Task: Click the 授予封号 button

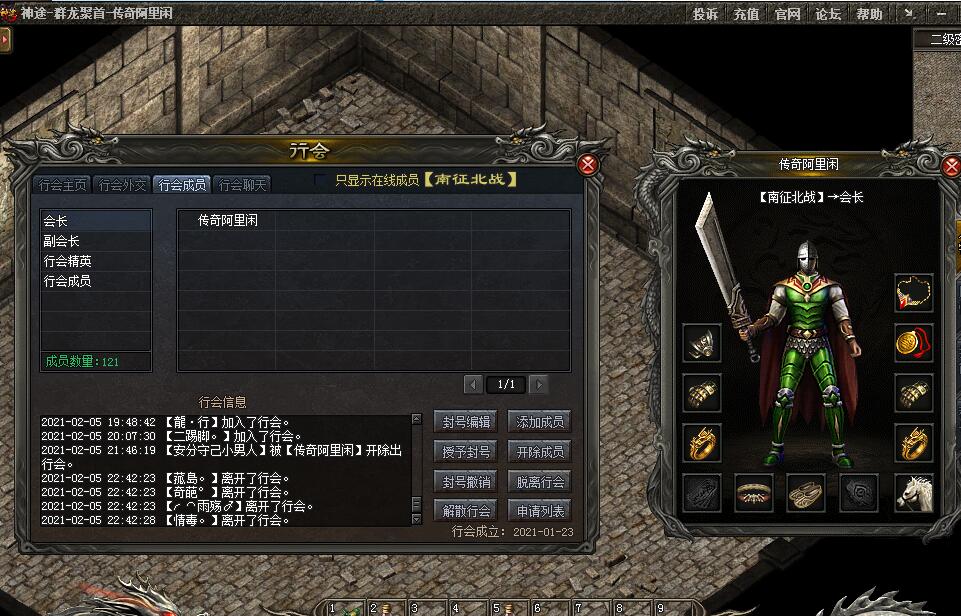Action: 466,452
